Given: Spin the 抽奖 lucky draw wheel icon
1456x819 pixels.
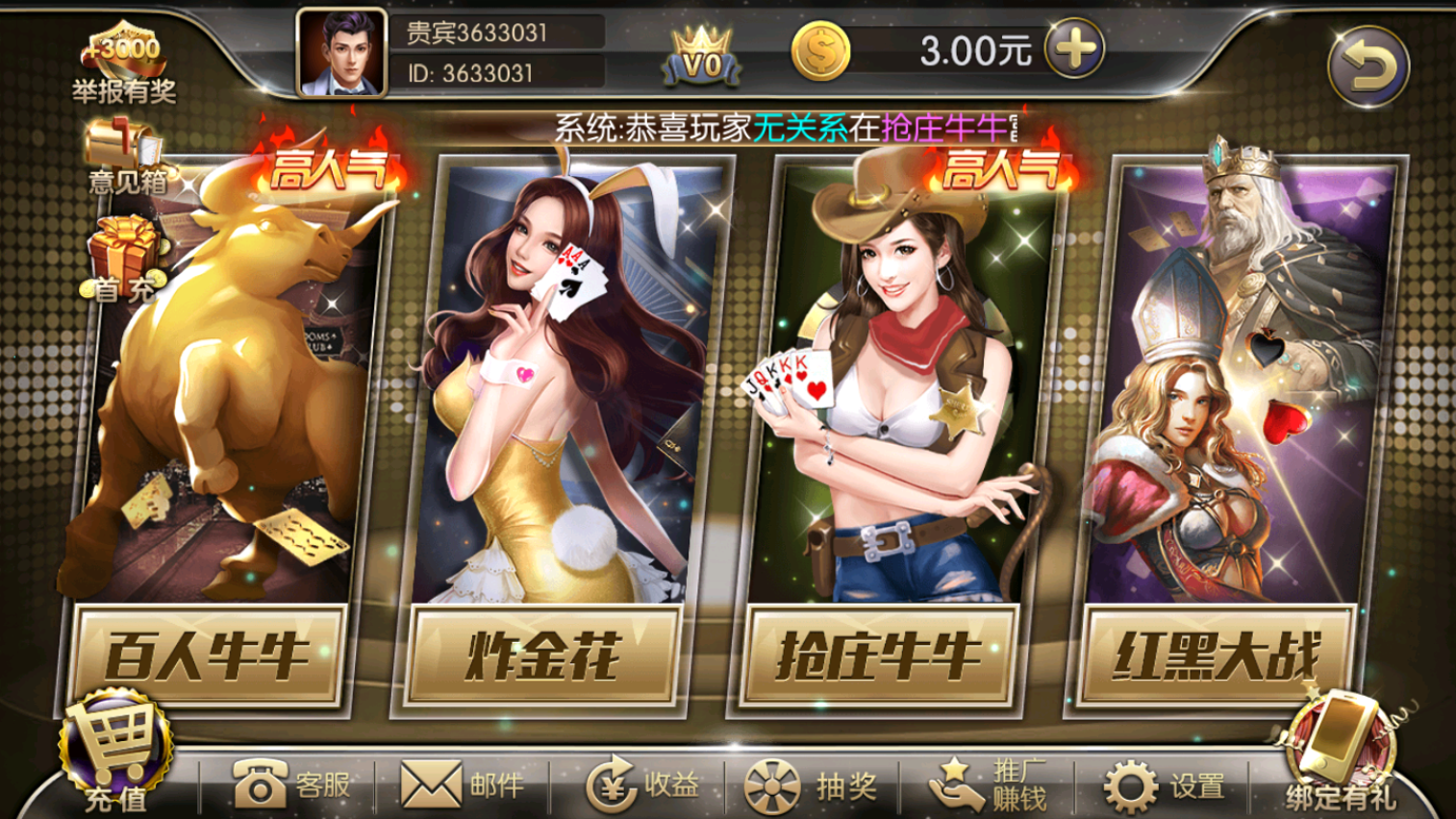Looking at the screenshot, I should click(772, 784).
